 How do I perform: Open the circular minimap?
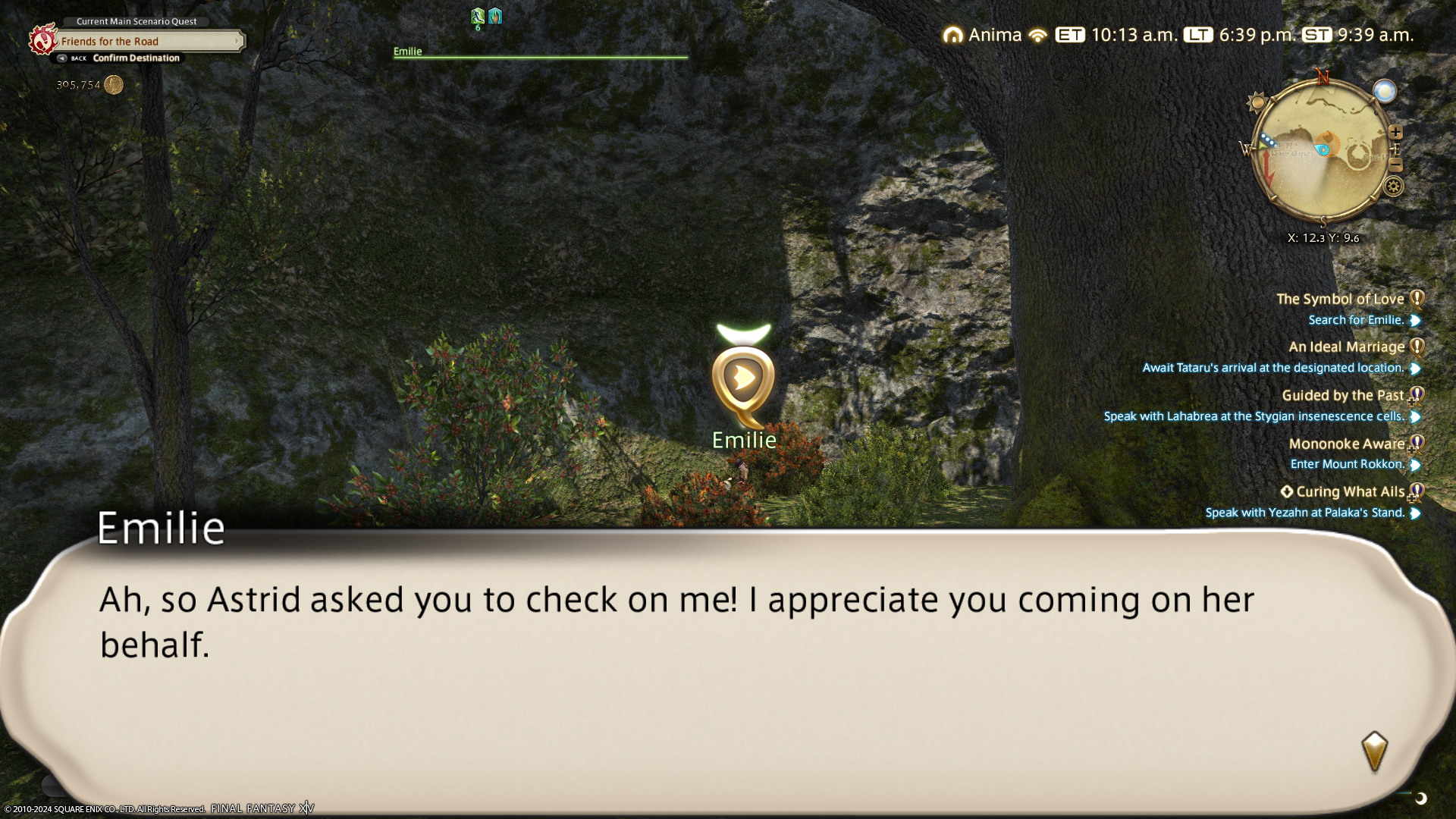[x=1323, y=152]
